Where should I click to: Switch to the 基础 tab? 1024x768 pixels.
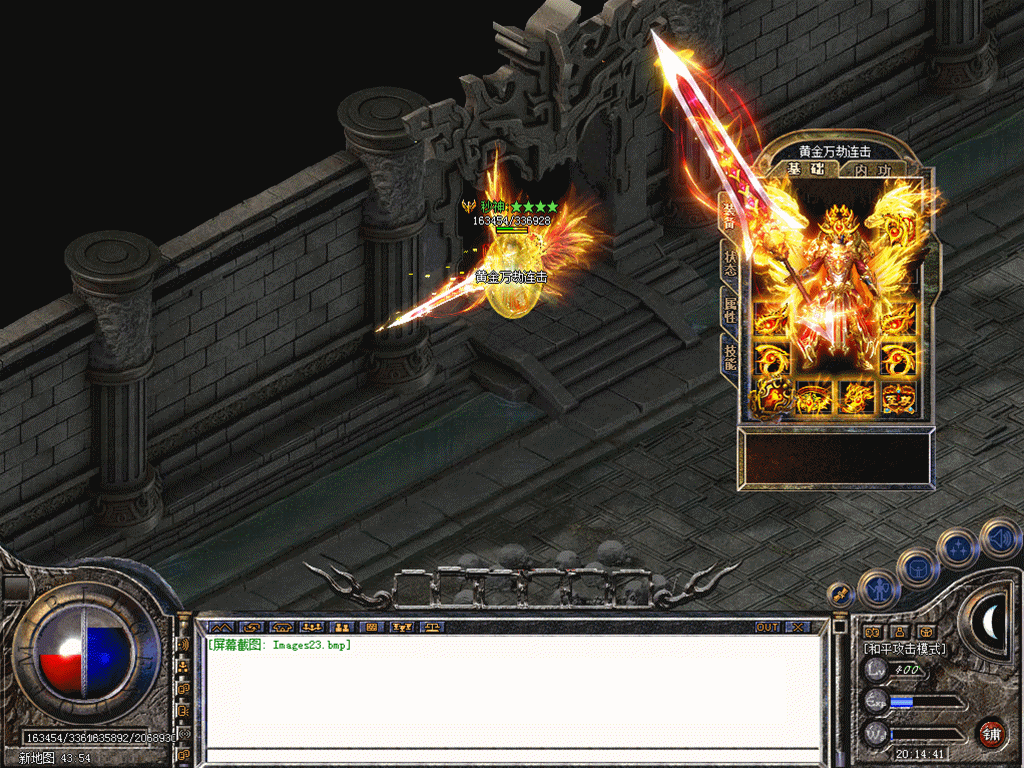pos(805,169)
